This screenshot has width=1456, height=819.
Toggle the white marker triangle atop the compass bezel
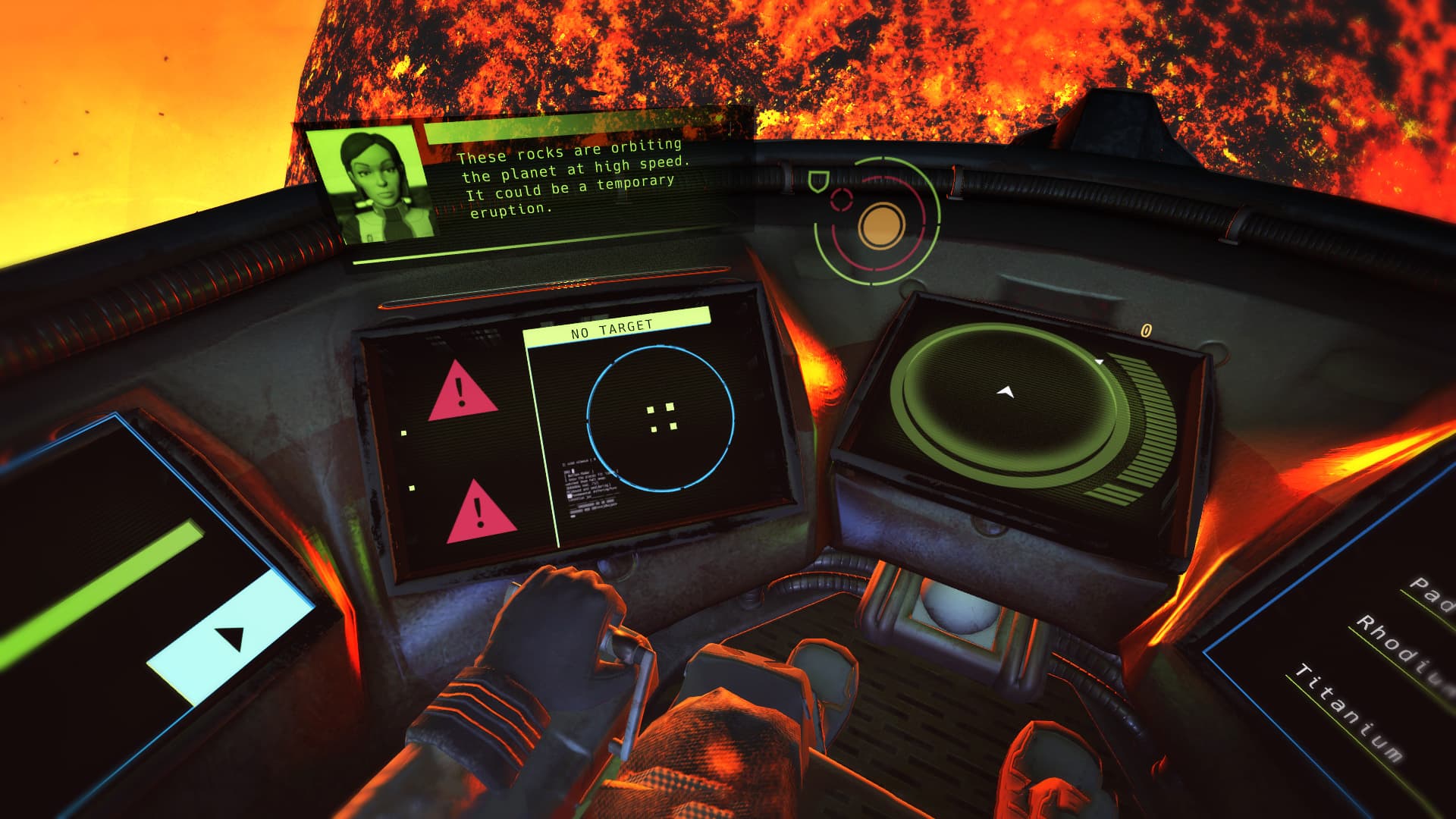coord(1100,361)
